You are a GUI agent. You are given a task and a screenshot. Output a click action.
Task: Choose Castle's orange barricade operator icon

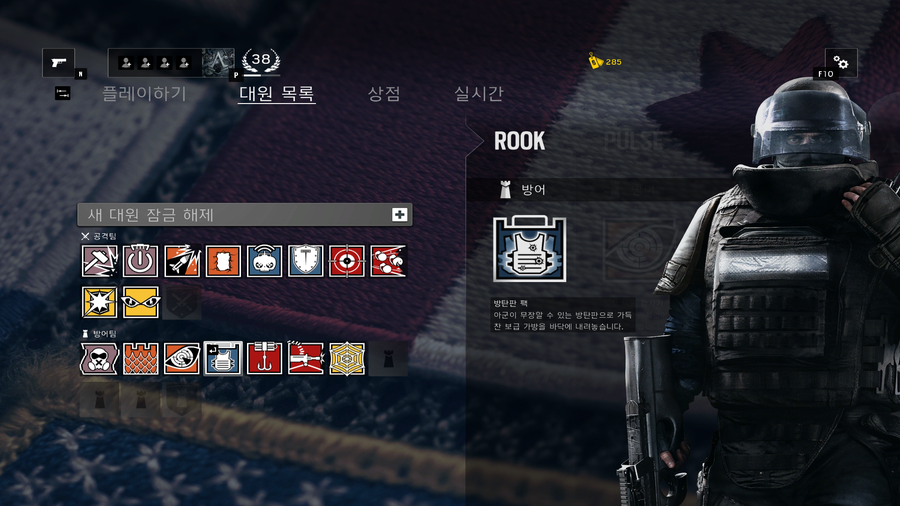click(x=141, y=358)
